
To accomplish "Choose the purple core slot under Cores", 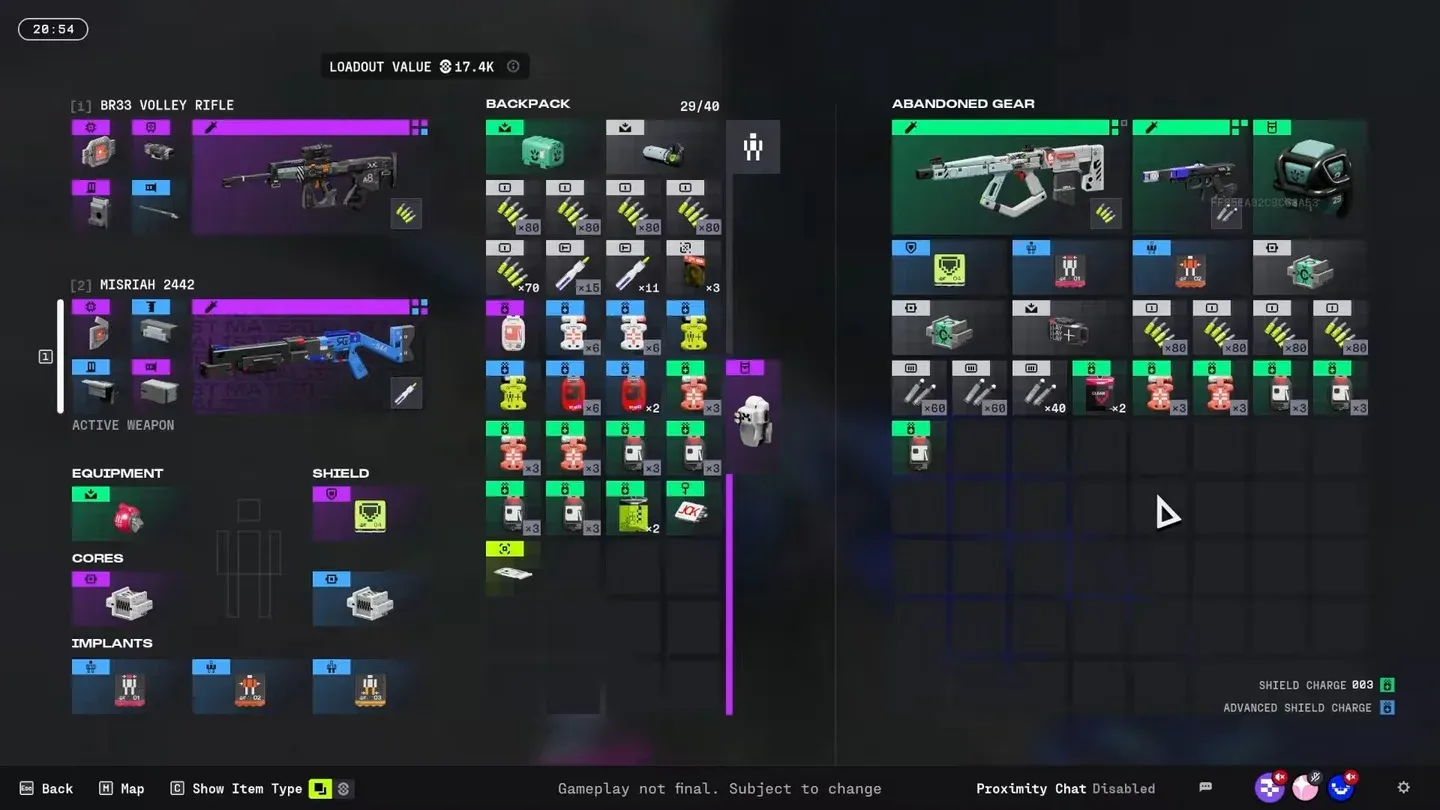I will point(127,600).
